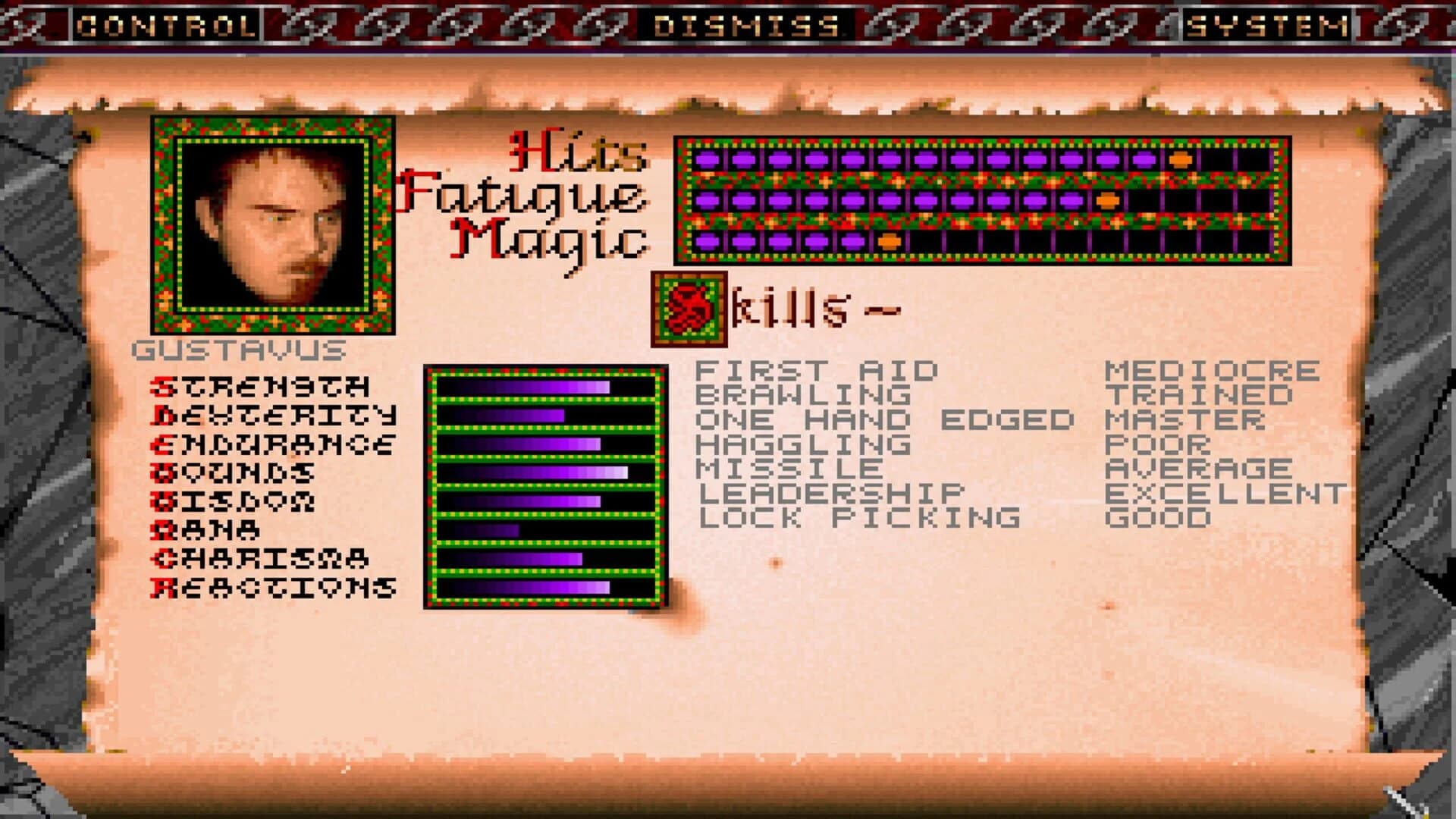Click Gustavus's character portrait
Viewport: 1456px width, 819px height.
point(273,227)
